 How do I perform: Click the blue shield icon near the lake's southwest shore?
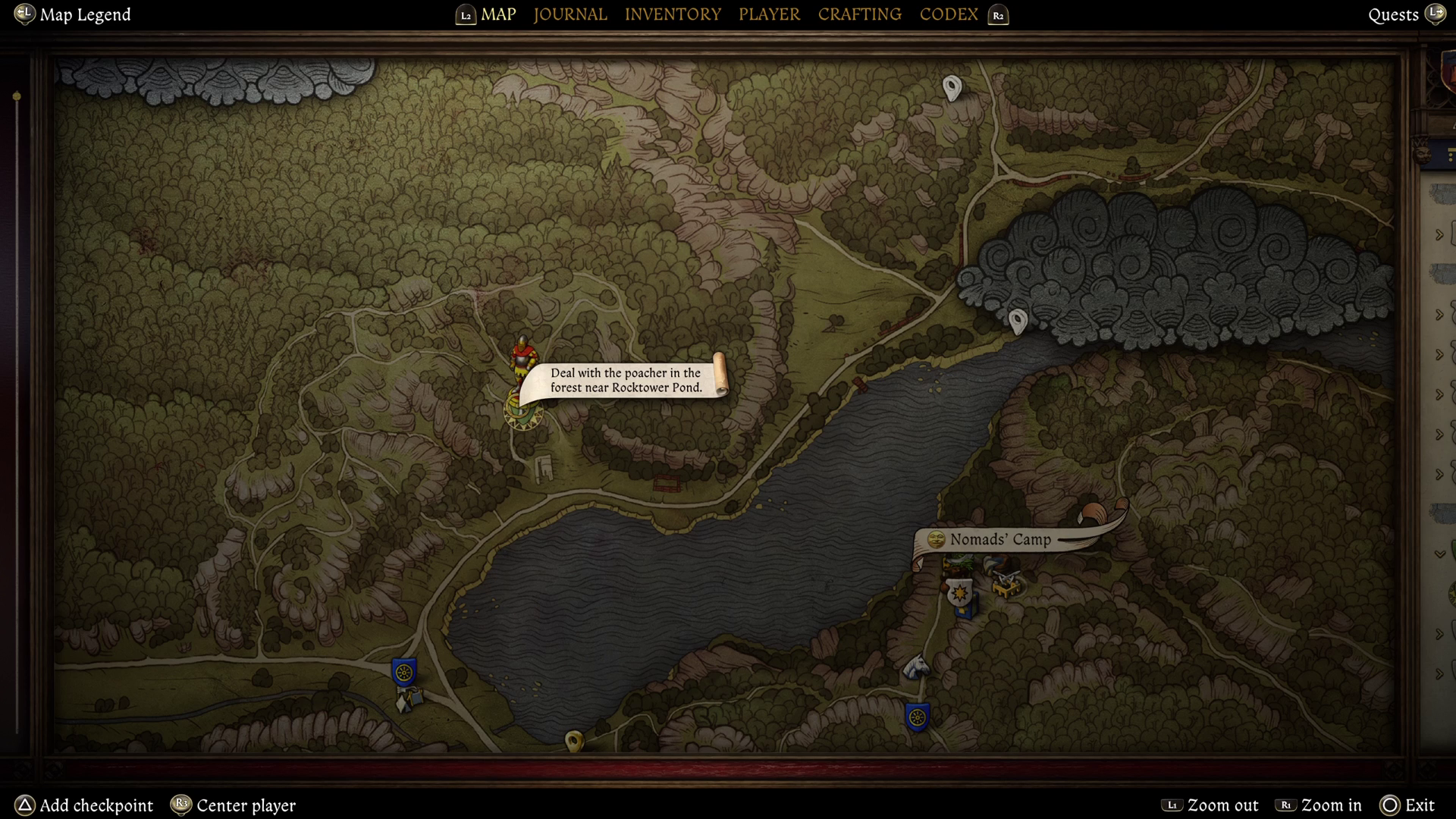403,670
